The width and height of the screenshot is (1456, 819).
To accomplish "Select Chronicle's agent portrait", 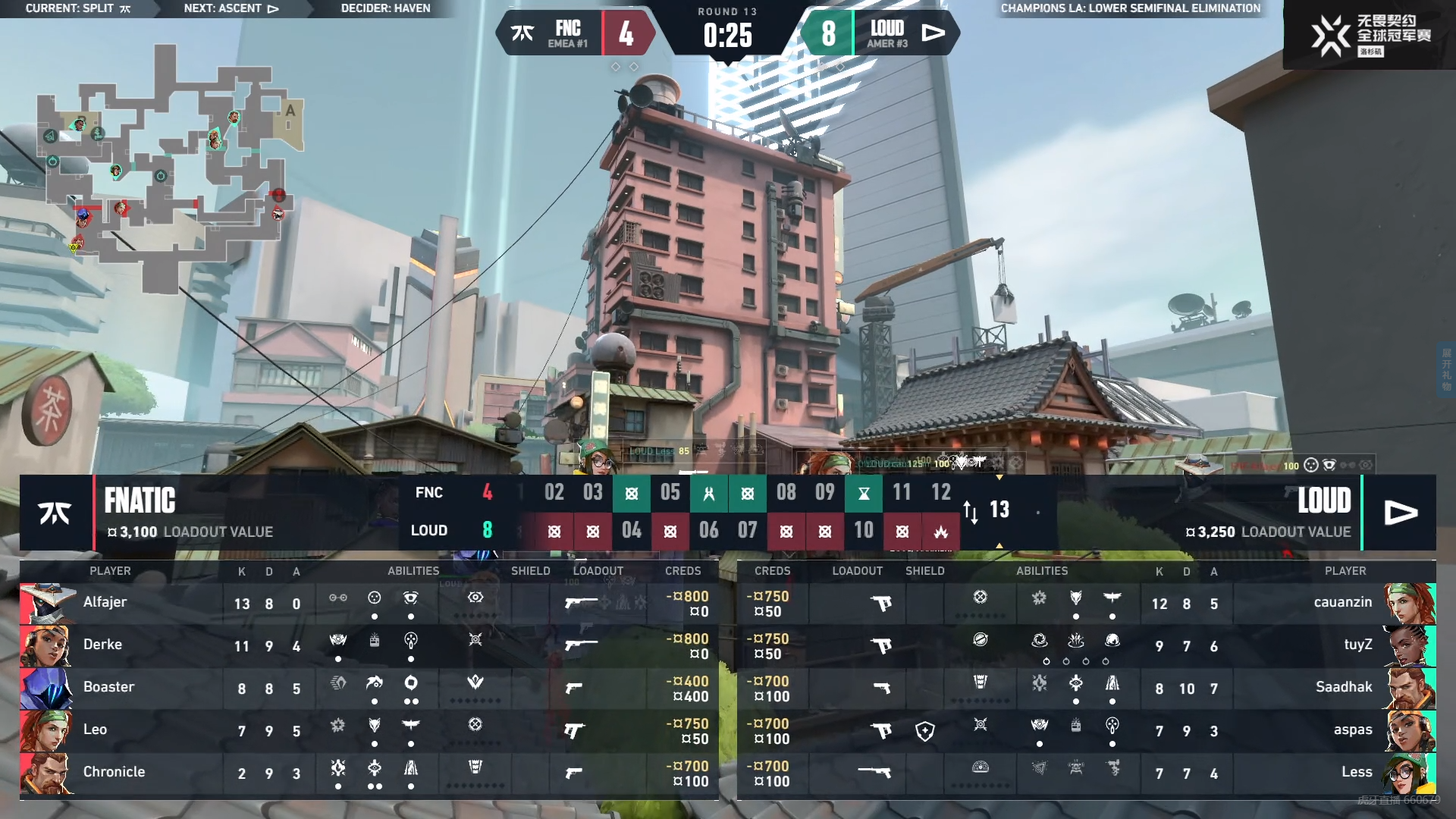I will tap(46, 773).
